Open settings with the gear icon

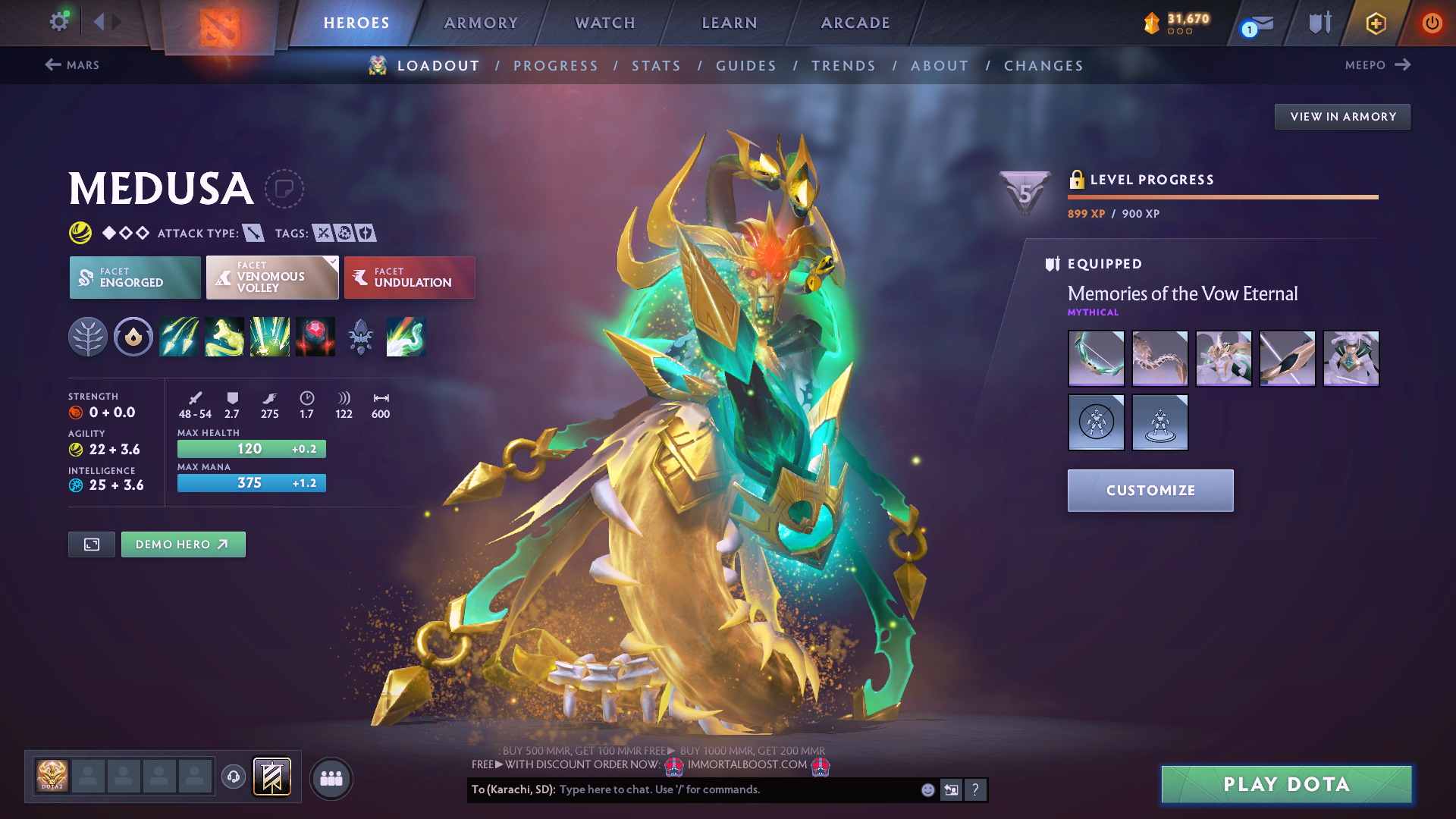point(58,21)
